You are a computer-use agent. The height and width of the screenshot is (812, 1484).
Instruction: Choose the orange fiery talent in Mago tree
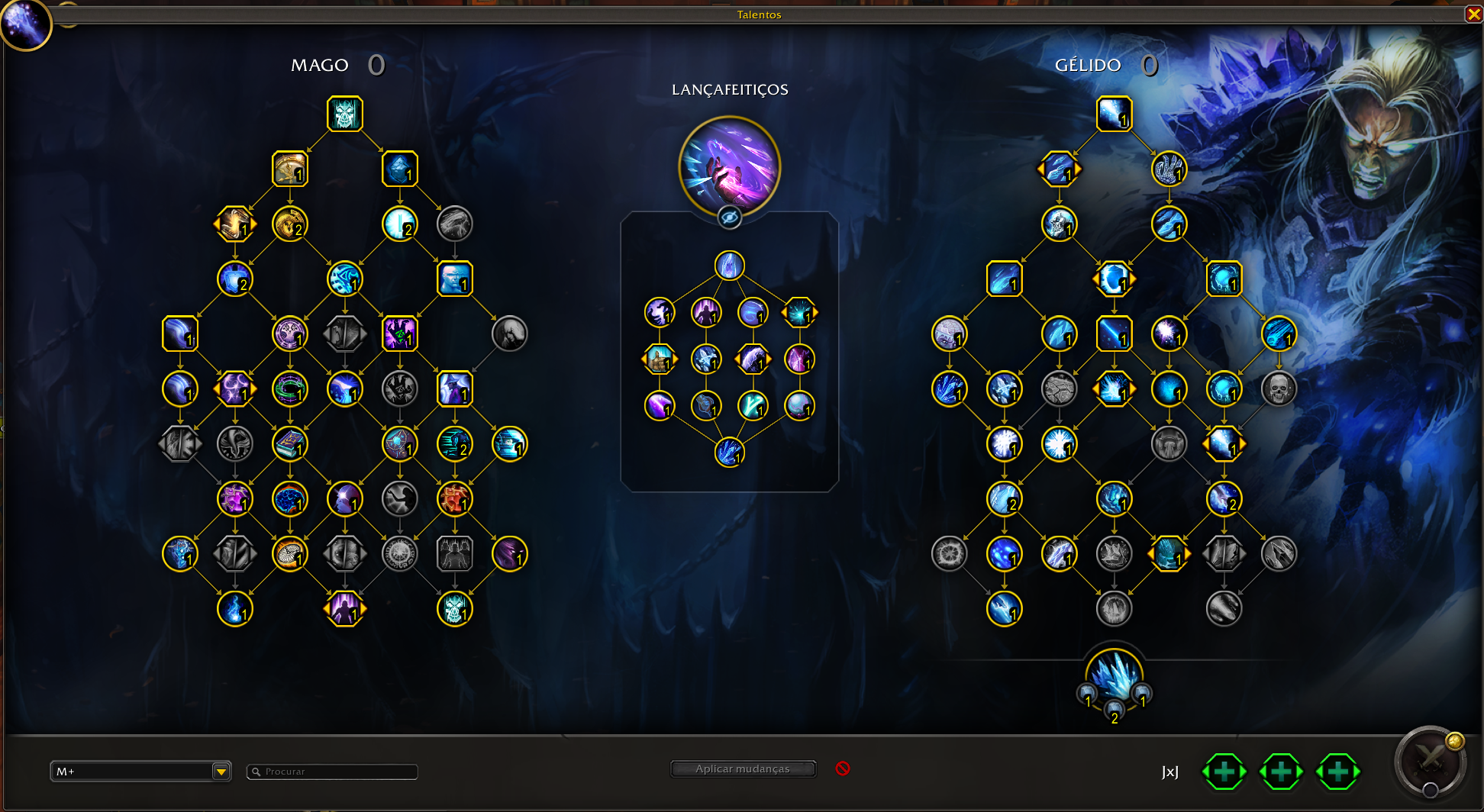(455, 499)
